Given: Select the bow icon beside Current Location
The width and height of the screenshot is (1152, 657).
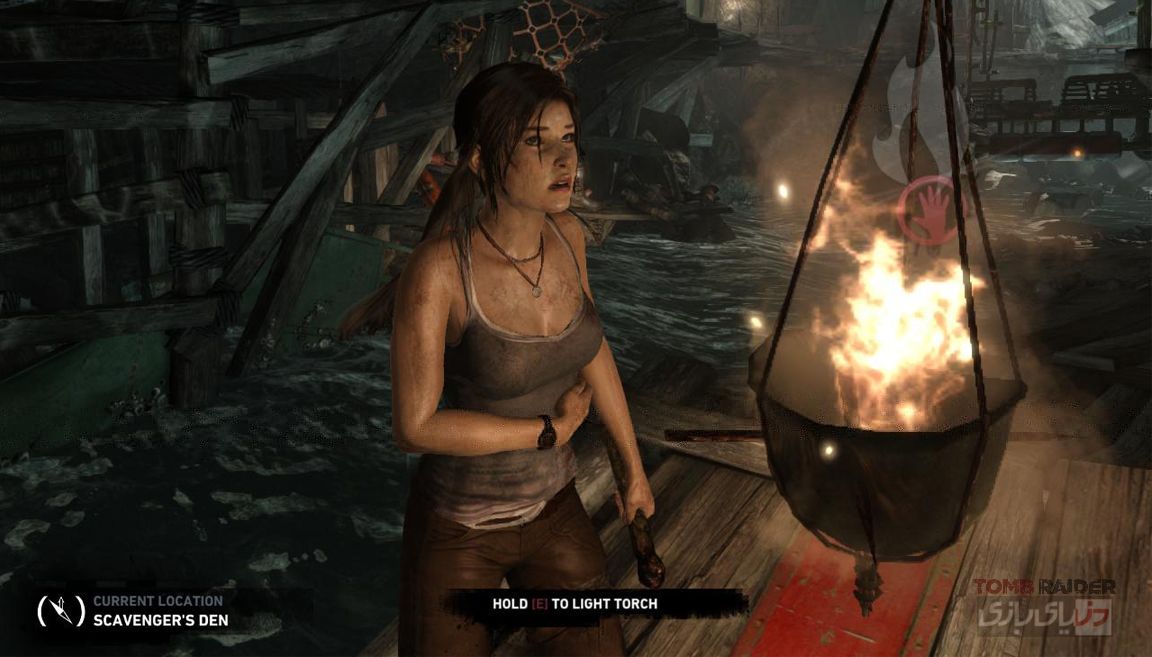Looking at the screenshot, I should coord(60,610).
